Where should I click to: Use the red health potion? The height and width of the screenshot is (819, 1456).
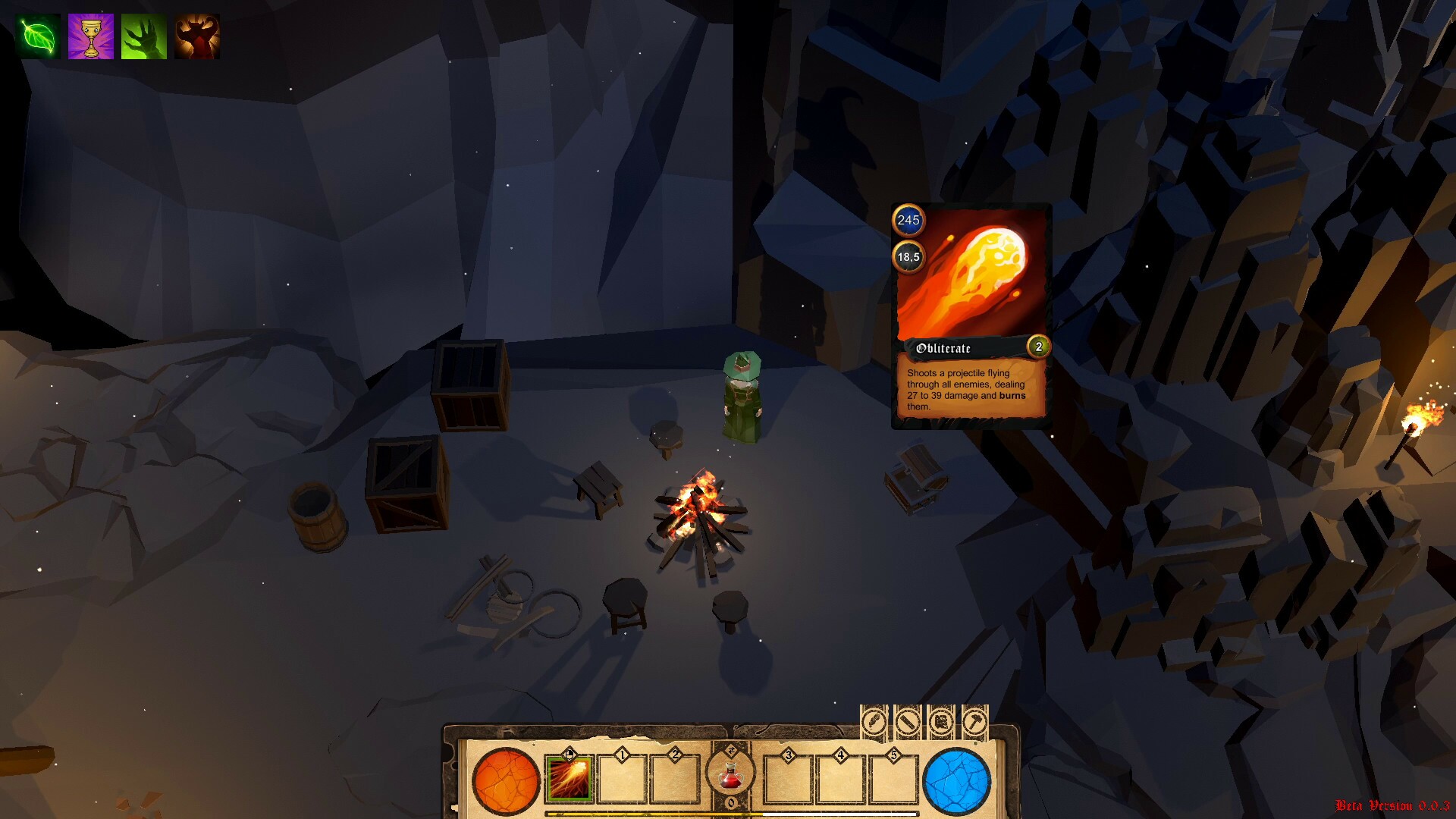(730, 777)
